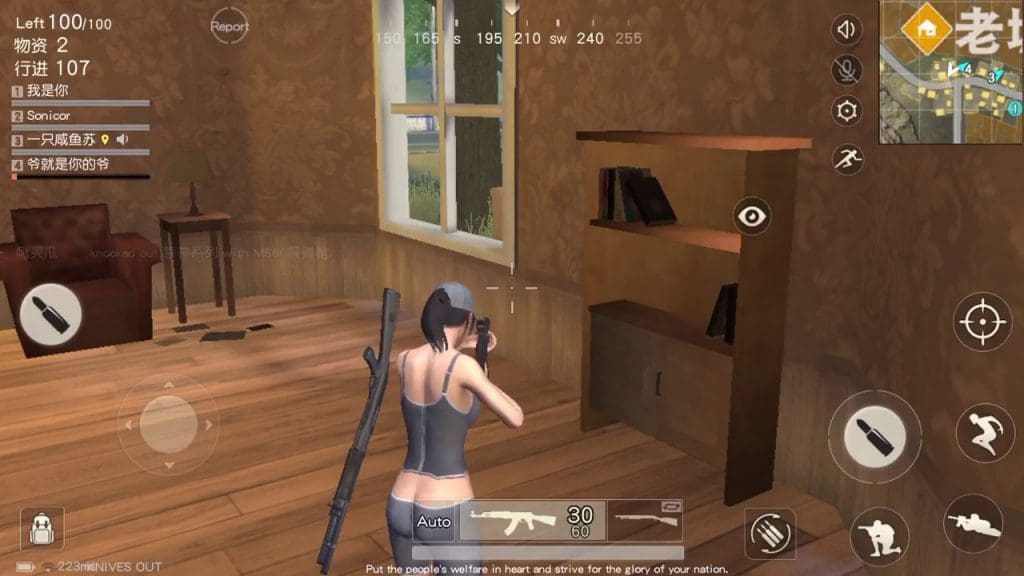Activate the auto-run running man icon
1024x576 pixels.
pos(848,158)
